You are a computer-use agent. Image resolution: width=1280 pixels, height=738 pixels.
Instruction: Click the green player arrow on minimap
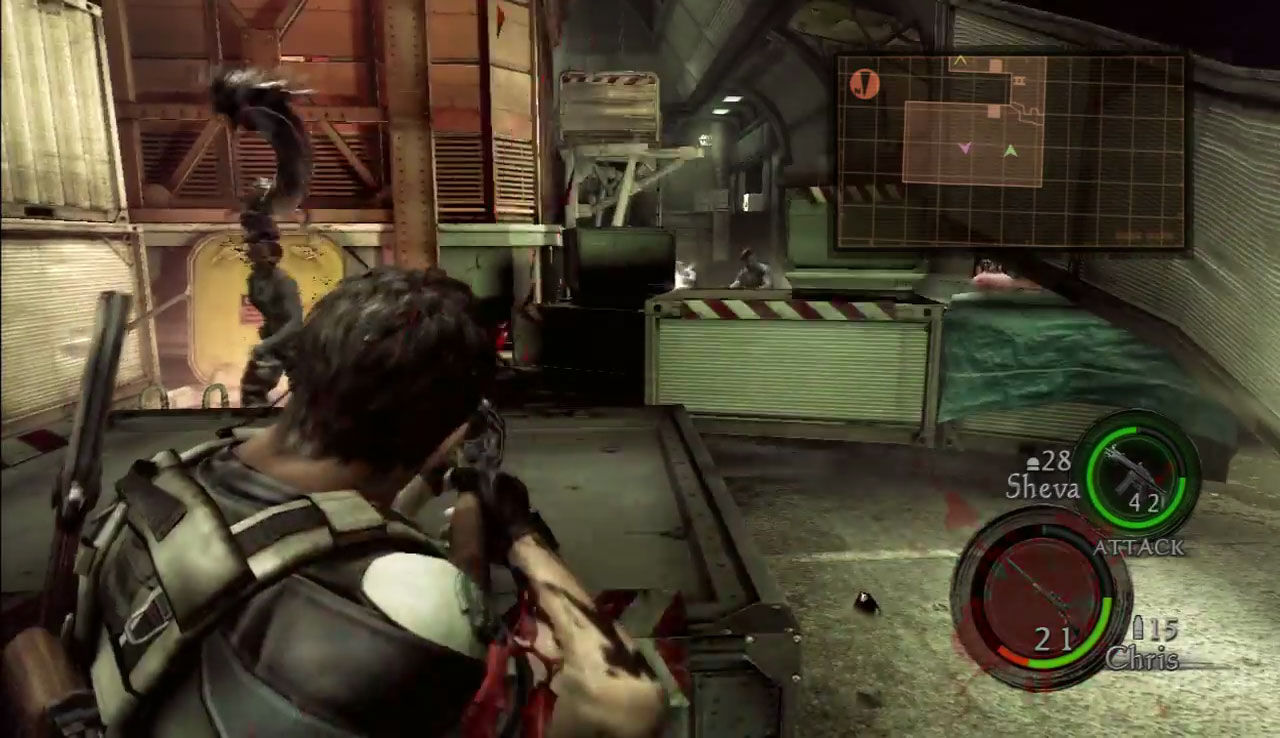click(x=1010, y=151)
